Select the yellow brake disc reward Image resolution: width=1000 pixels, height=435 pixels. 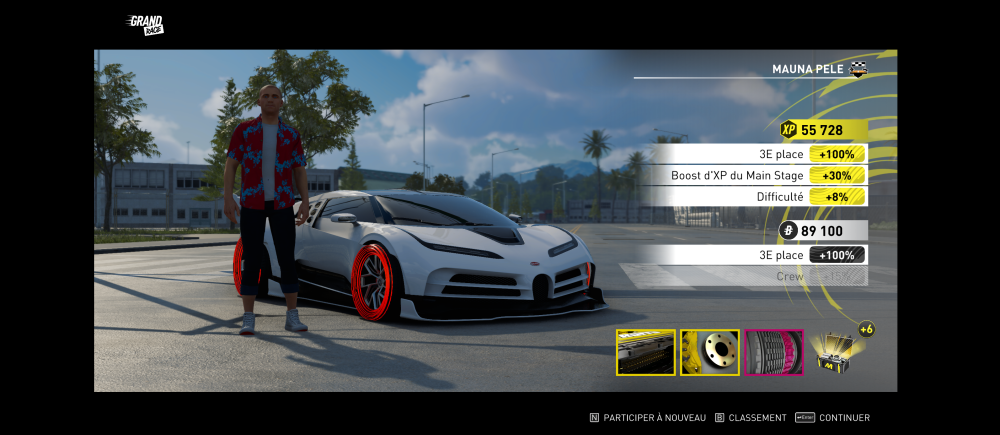(710, 352)
